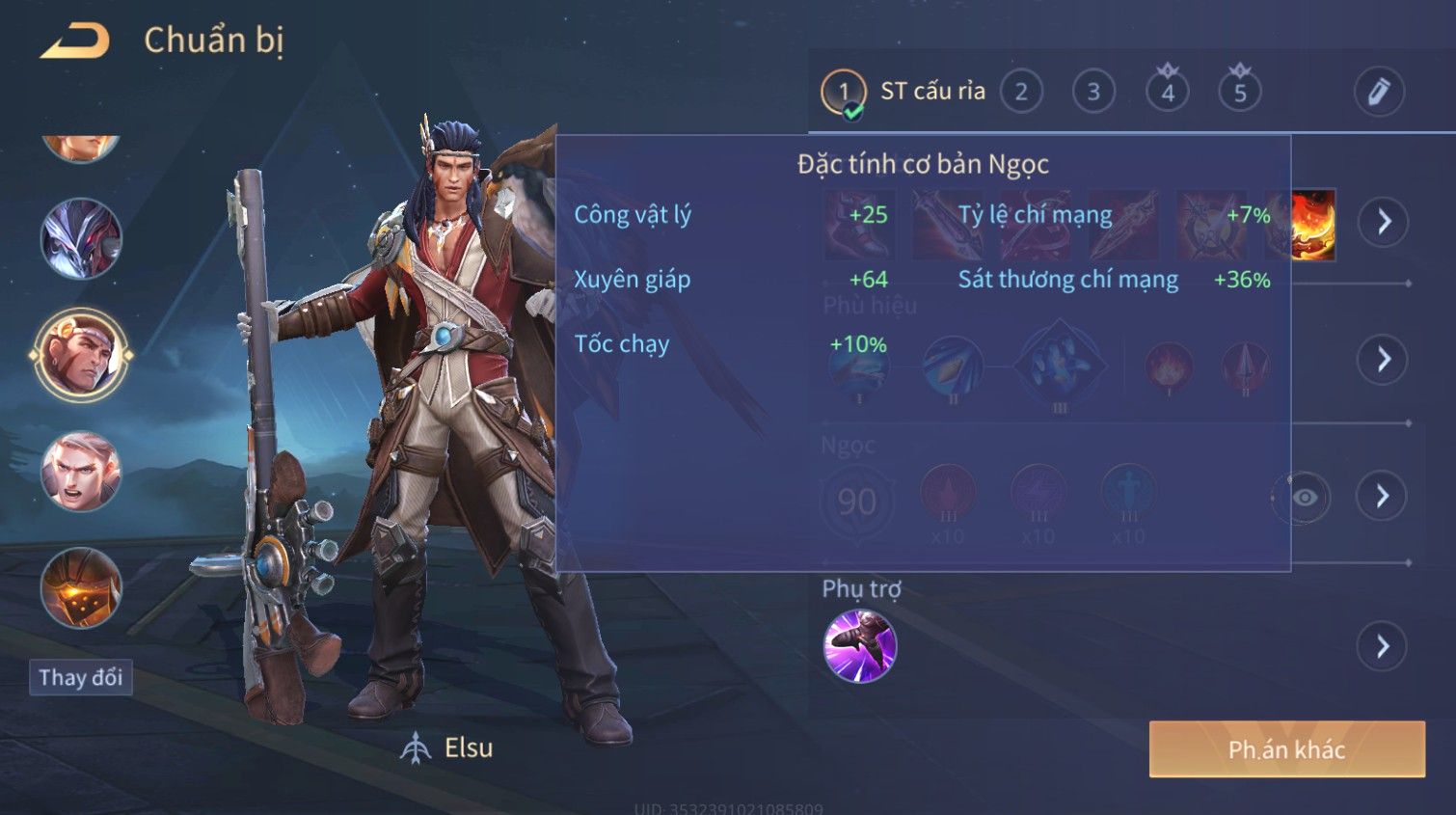Open the Ph.án khác button
The height and width of the screenshot is (815, 1456).
(x=1286, y=749)
